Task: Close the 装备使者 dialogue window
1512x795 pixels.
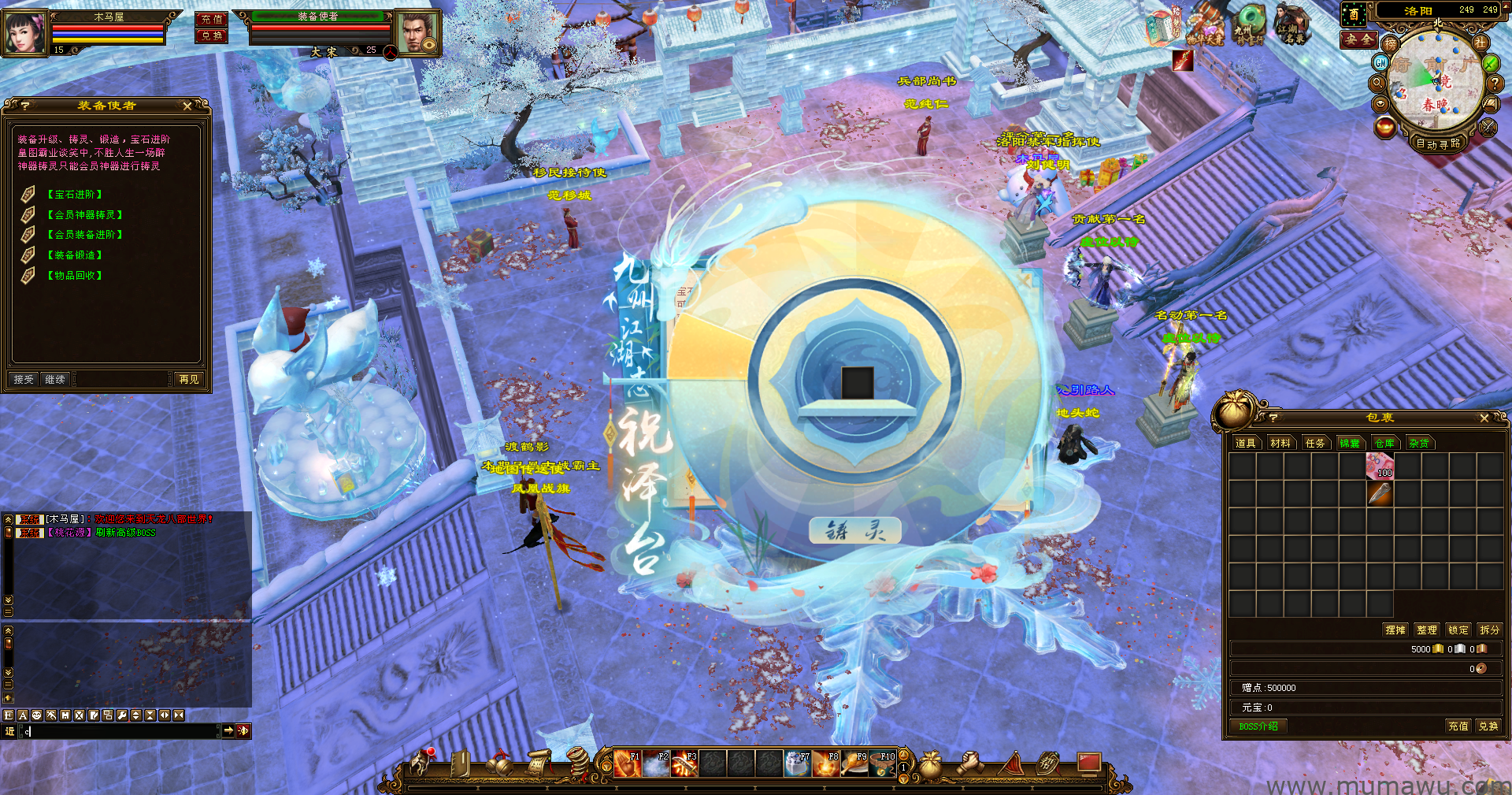Action: click(x=187, y=106)
